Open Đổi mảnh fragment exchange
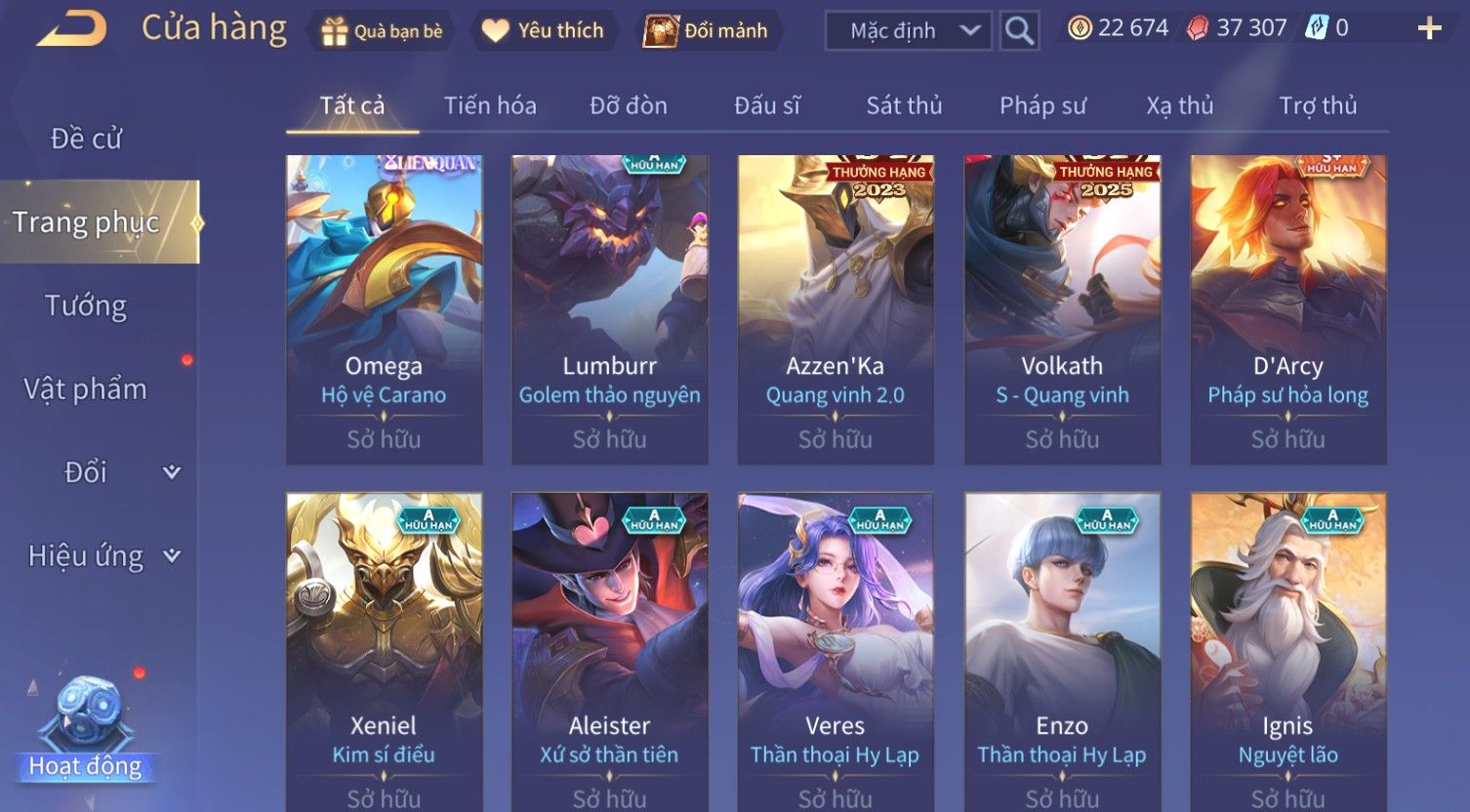The width and height of the screenshot is (1470, 812). click(x=706, y=31)
